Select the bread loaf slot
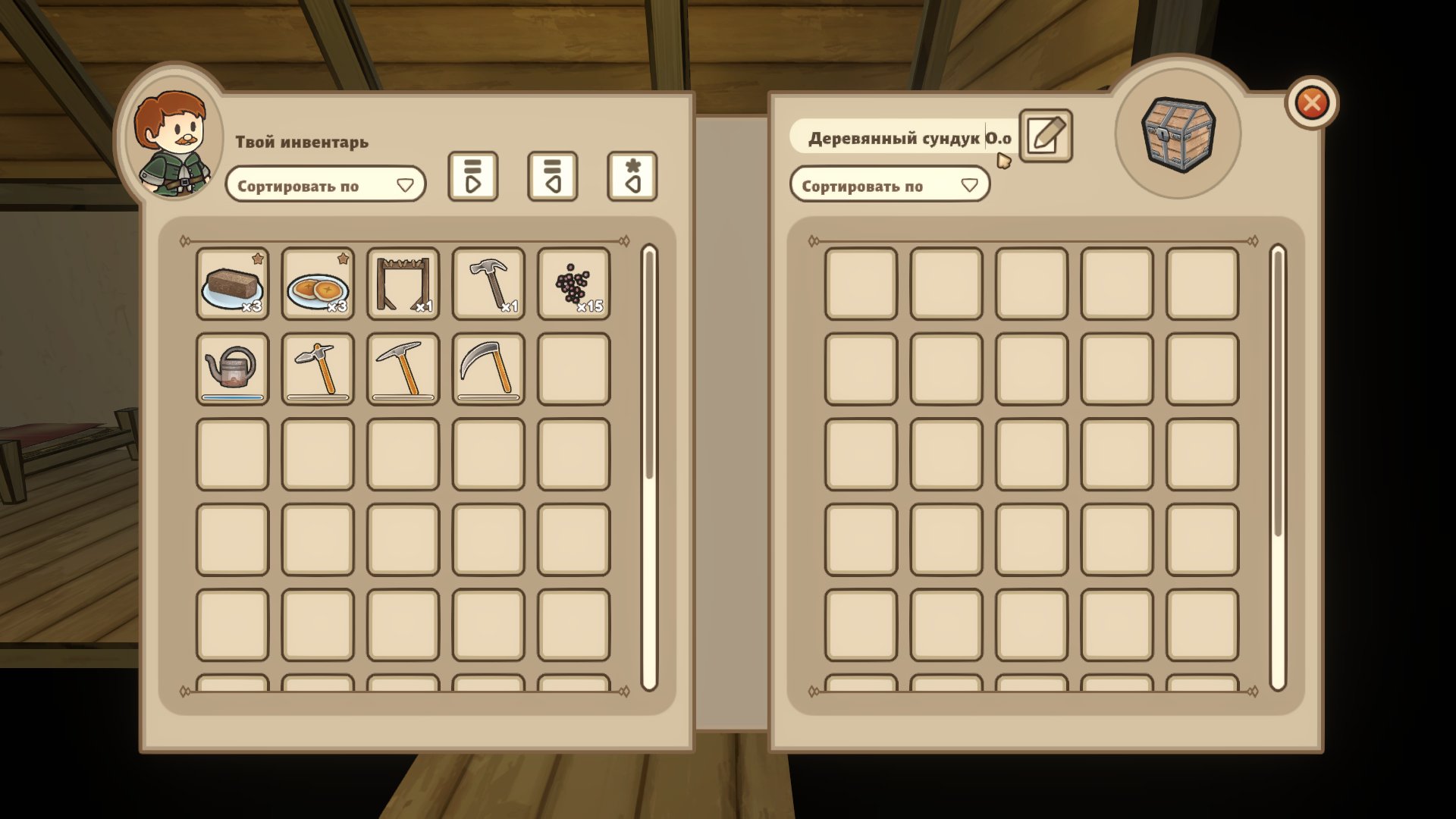The width and height of the screenshot is (1456, 819). pyautogui.click(x=232, y=284)
